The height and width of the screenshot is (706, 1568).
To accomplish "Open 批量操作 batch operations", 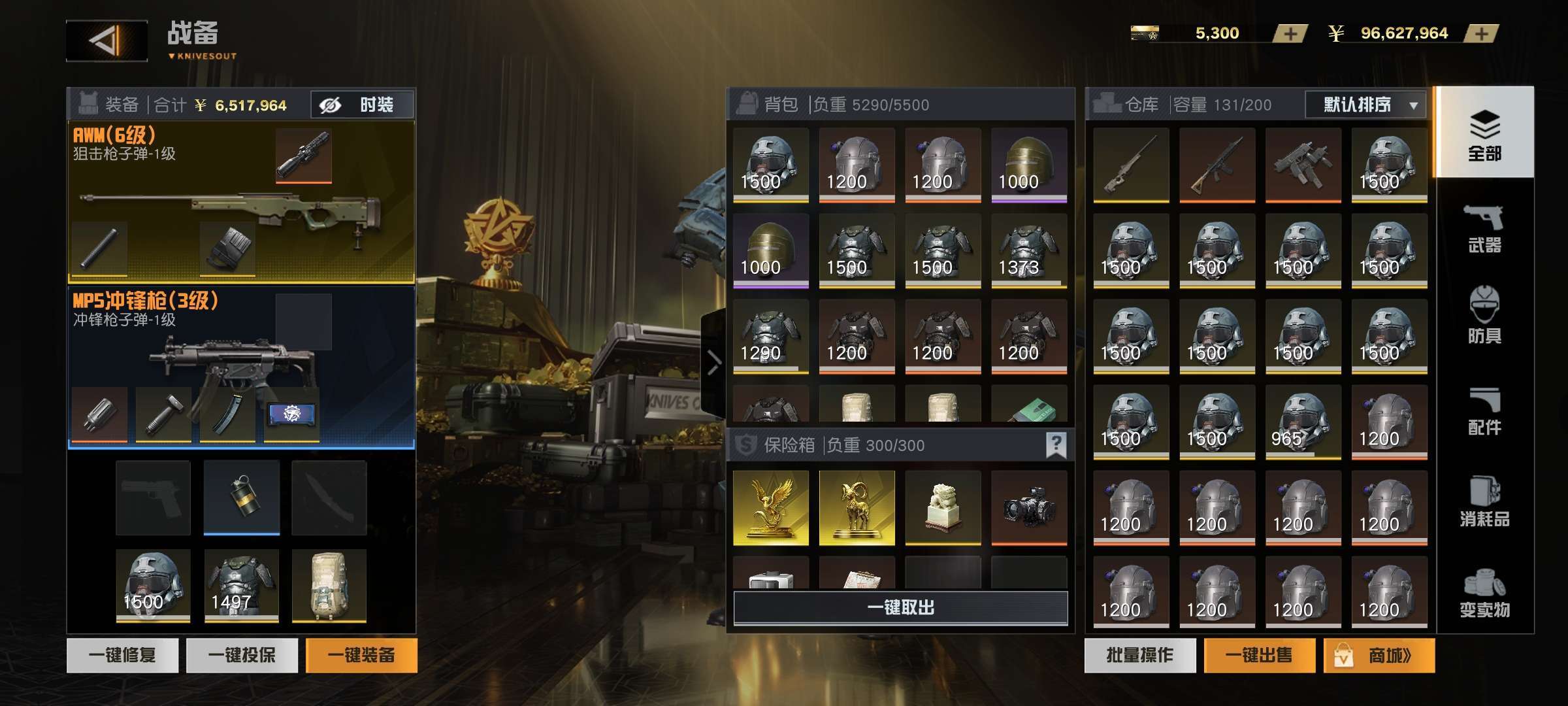I will coord(1140,655).
